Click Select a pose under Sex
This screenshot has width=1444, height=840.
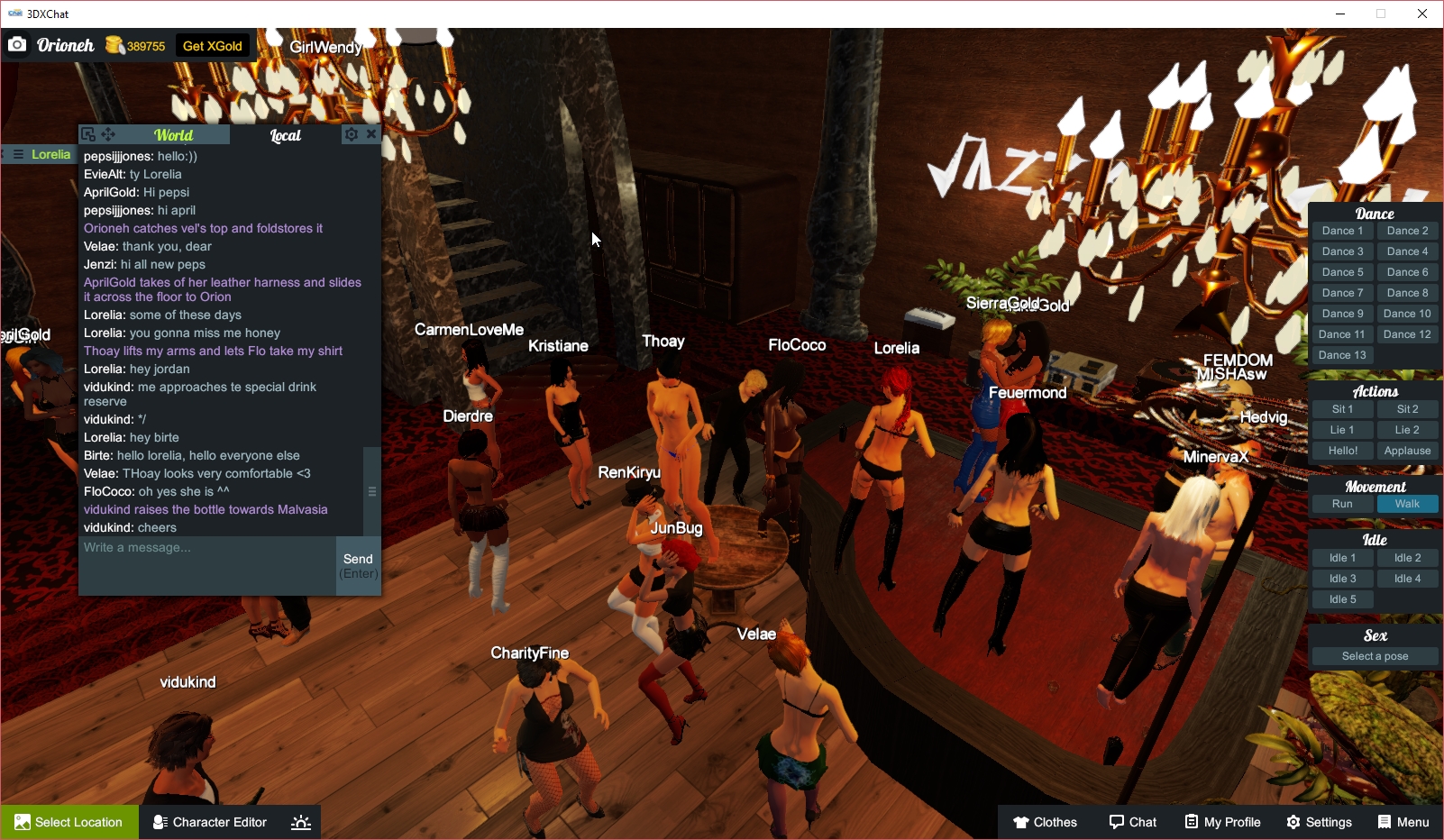(x=1374, y=655)
